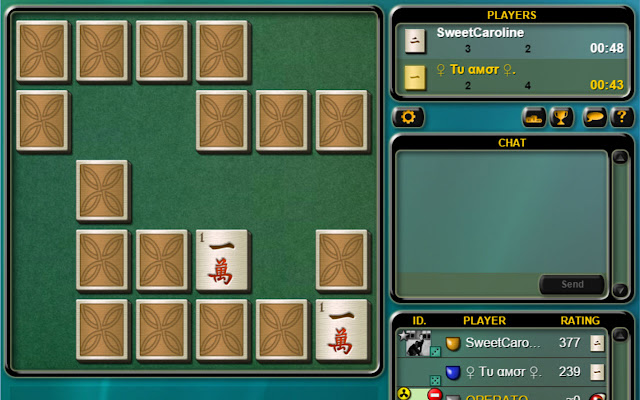
Task: Select the face-up tile between face-down tiles
Action: [222, 260]
